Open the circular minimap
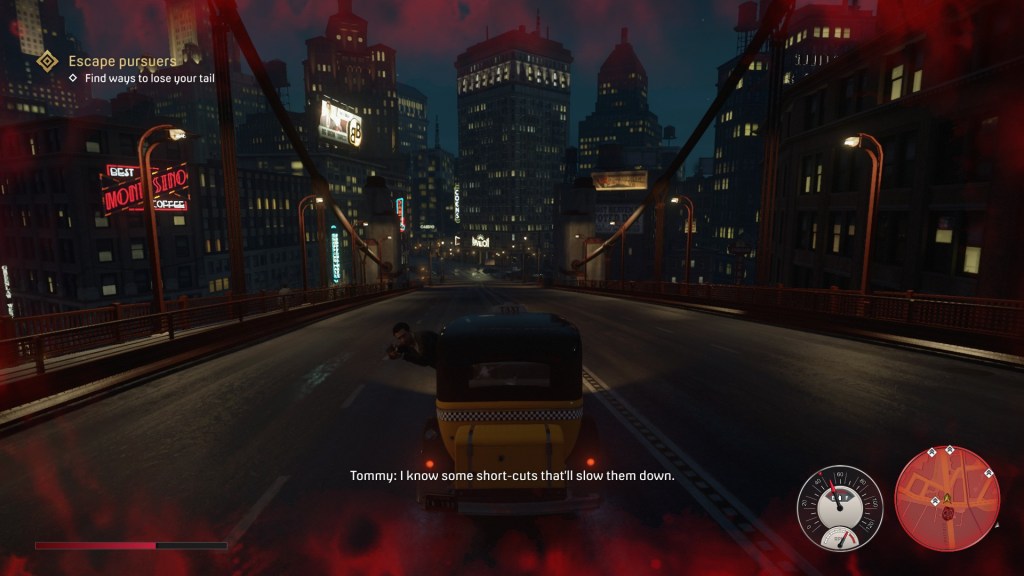Viewport: 1024px width, 576px height. coord(947,499)
